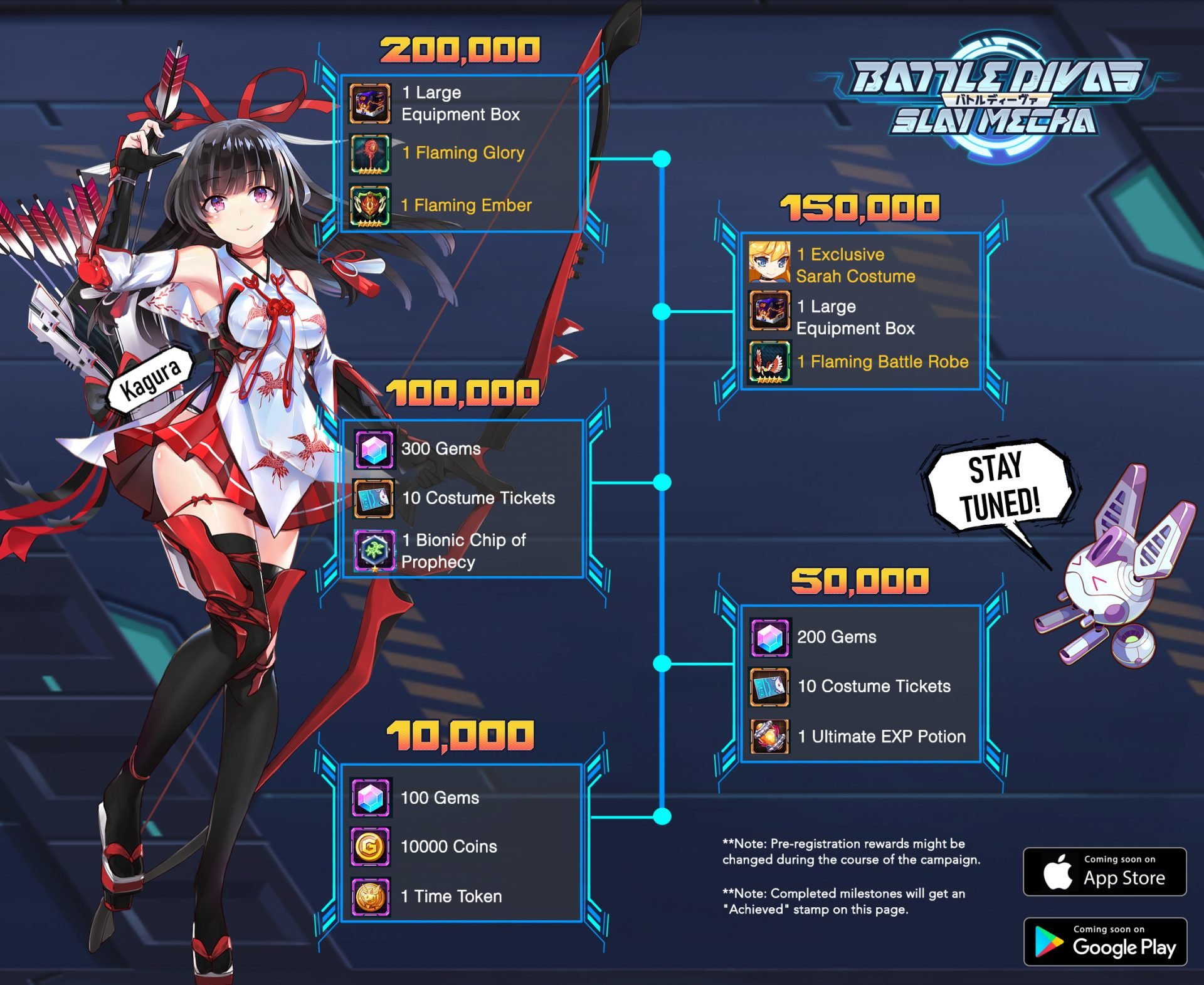Select the Flaming Ember reward icon
This screenshot has width=1204, height=985.
370,205
